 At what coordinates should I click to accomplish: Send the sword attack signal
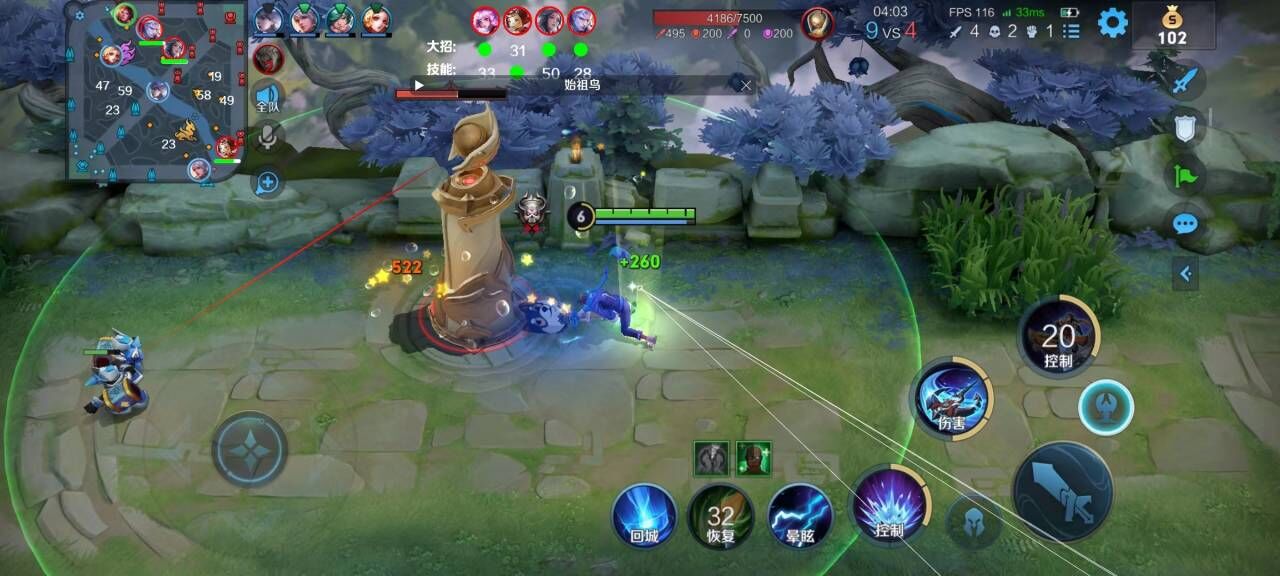click(1185, 80)
